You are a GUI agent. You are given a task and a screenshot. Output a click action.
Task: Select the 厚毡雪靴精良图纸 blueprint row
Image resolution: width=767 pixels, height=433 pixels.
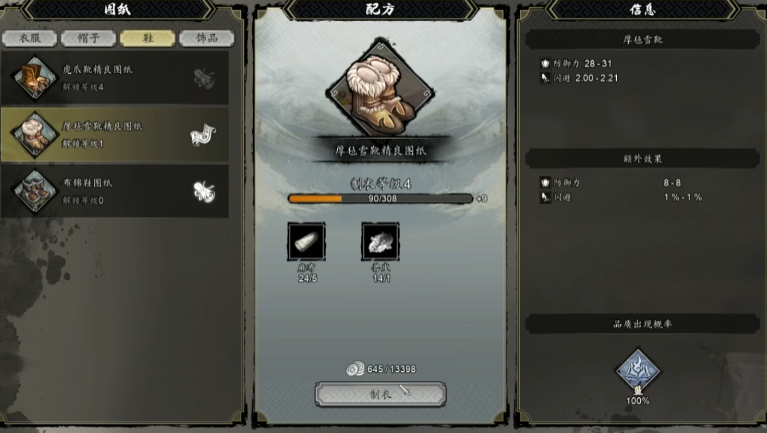tap(115, 133)
